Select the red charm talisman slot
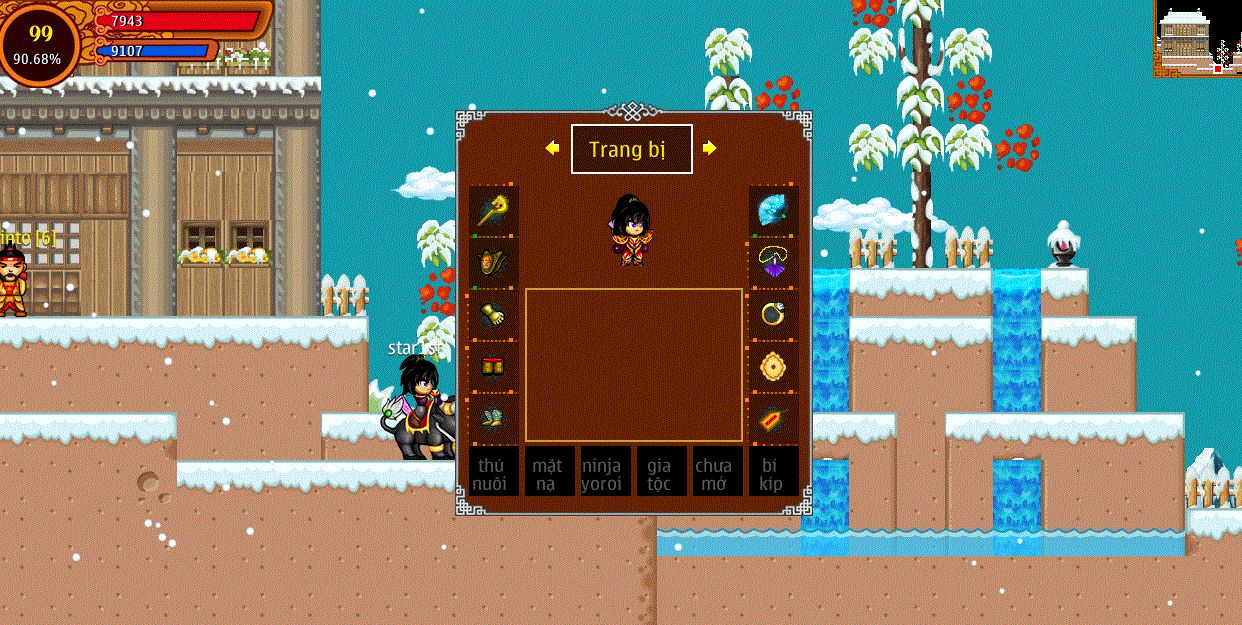The image size is (1242, 625). click(774, 419)
